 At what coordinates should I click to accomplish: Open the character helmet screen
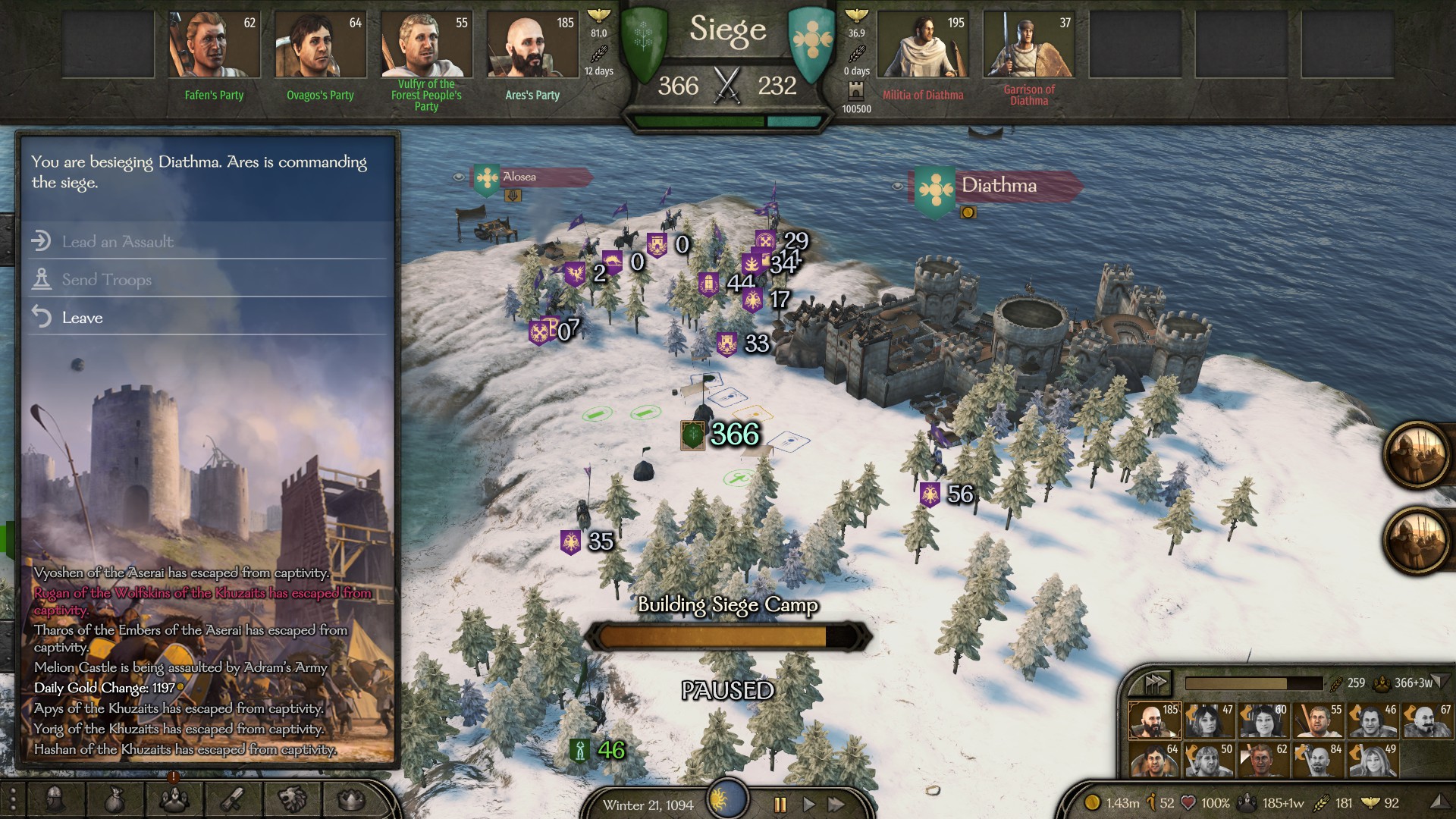point(55,799)
